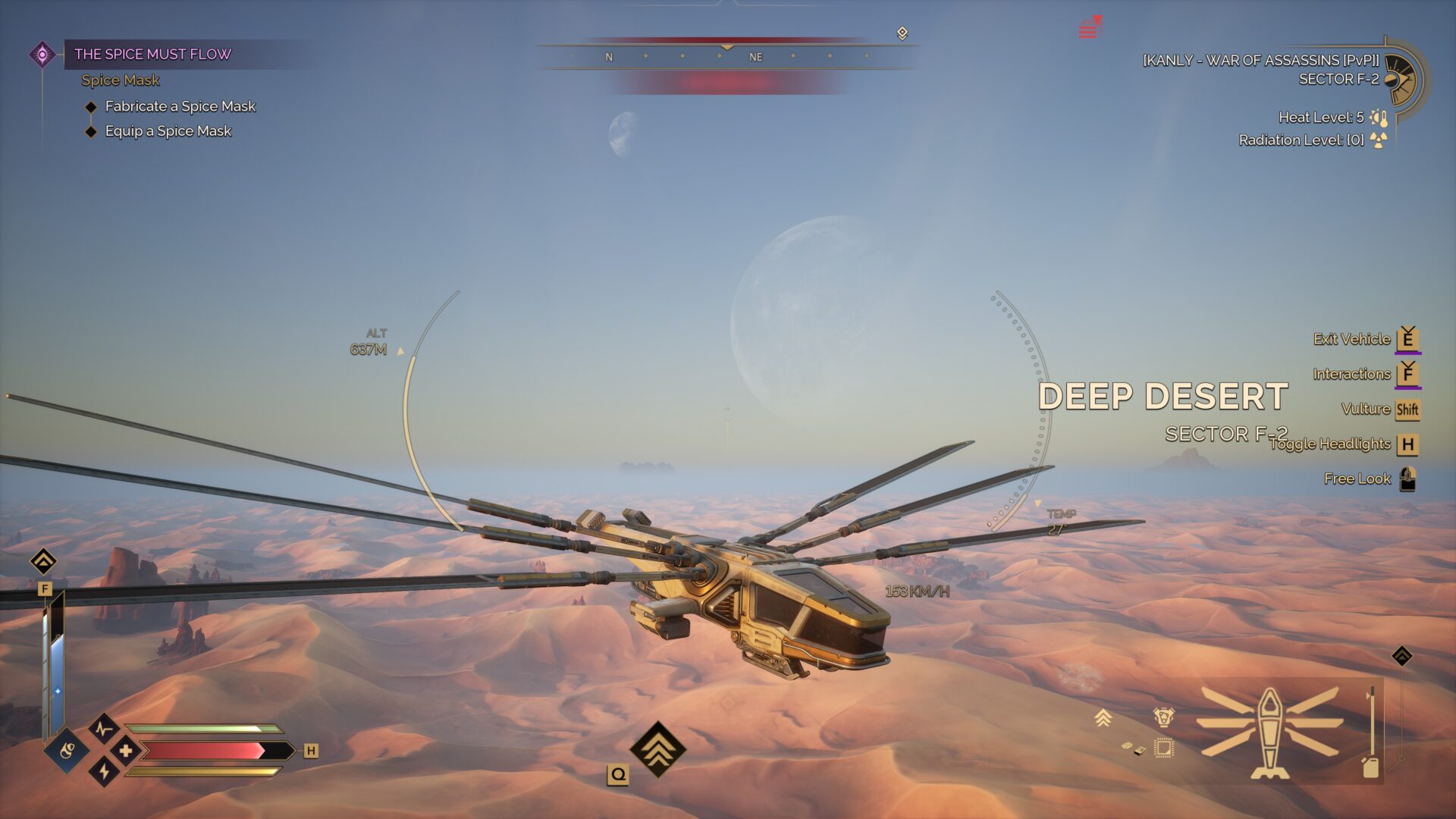The image size is (1456, 819).
Task: Click the Heat Level thermometer icon
Action: [x=1379, y=118]
